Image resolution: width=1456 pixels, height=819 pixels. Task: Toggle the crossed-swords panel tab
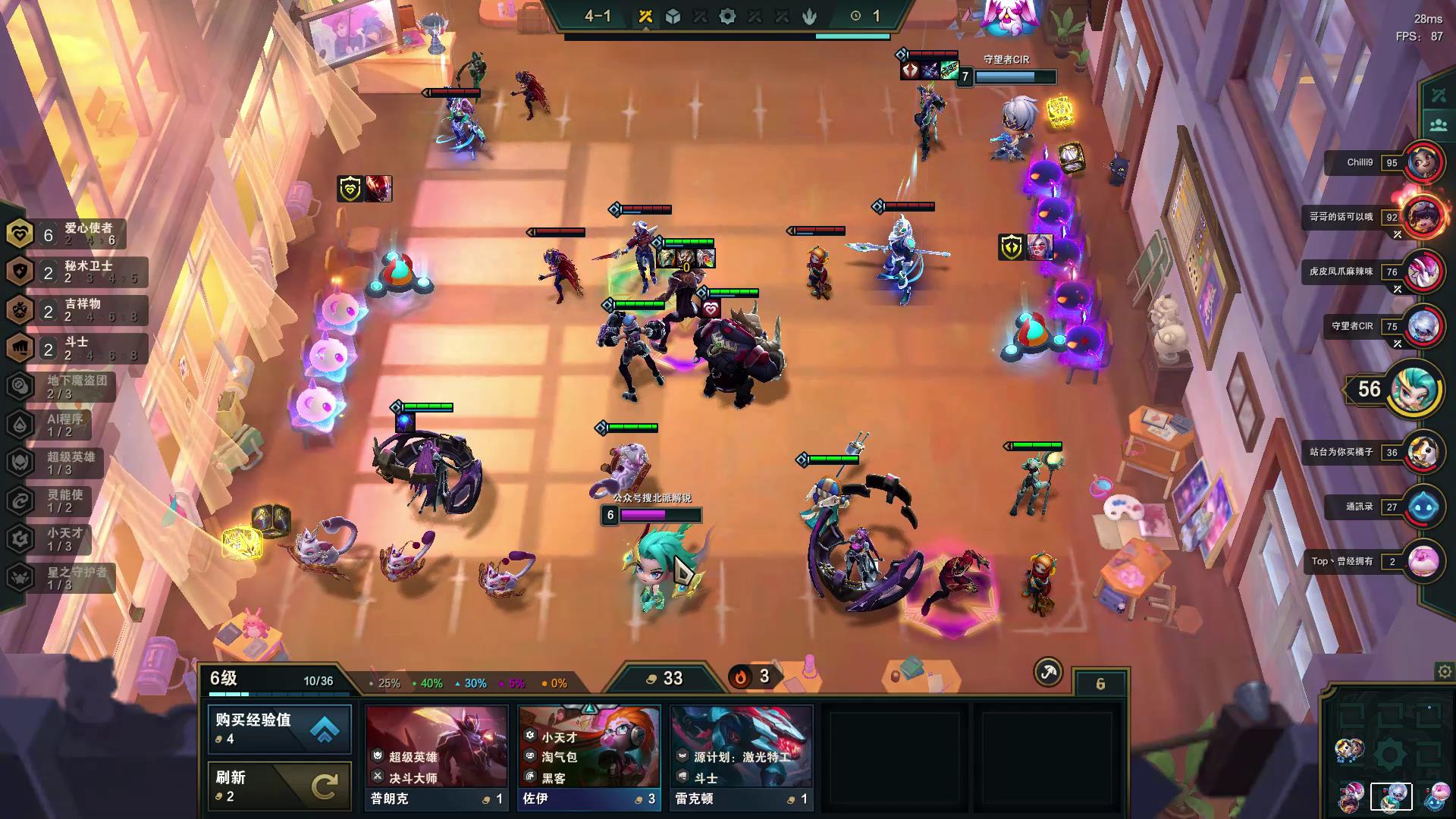tap(1439, 96)
